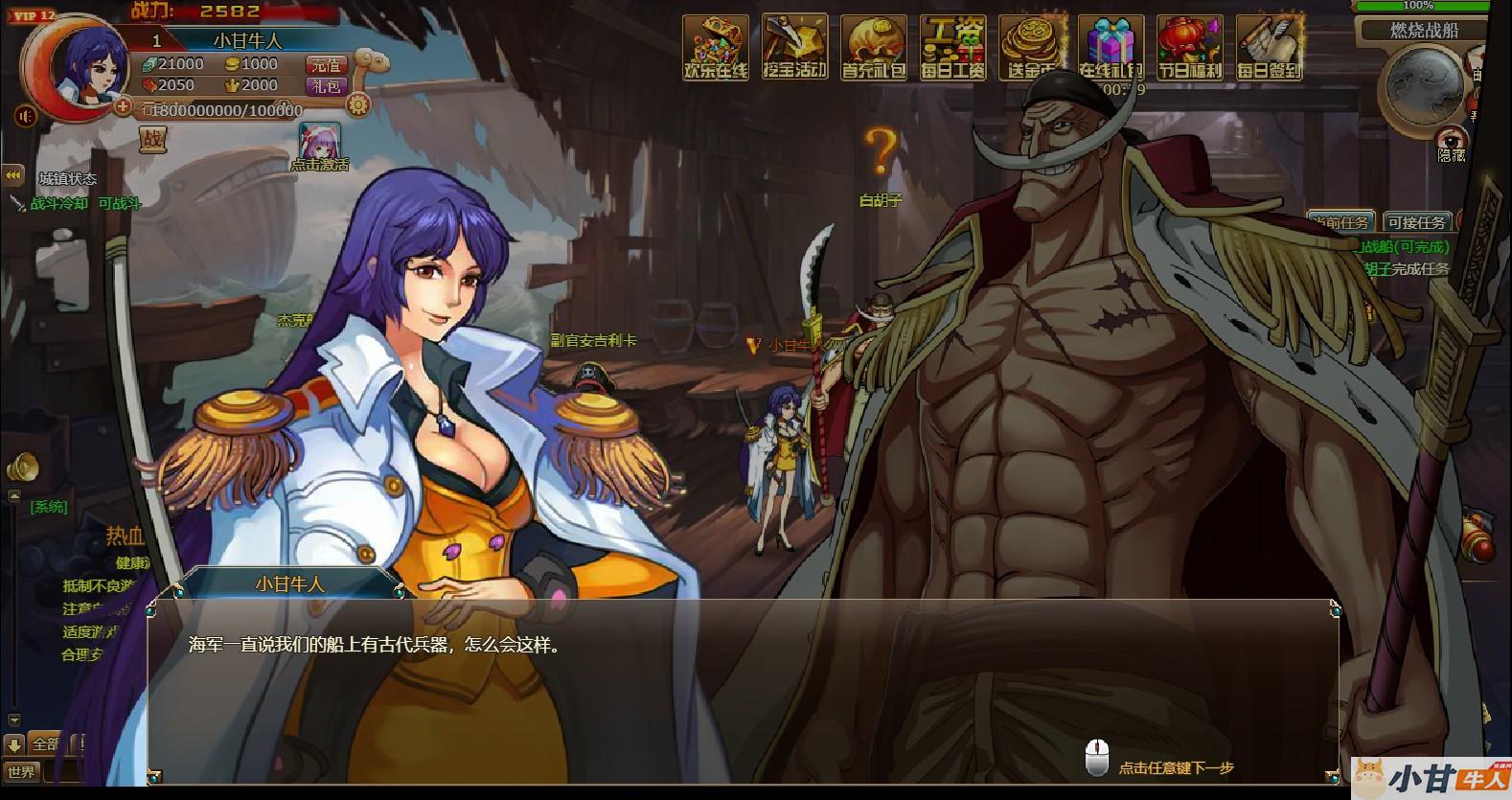
Task: Open the 欢乐在线 treasure chest event
Action: [x=715, y=46]
